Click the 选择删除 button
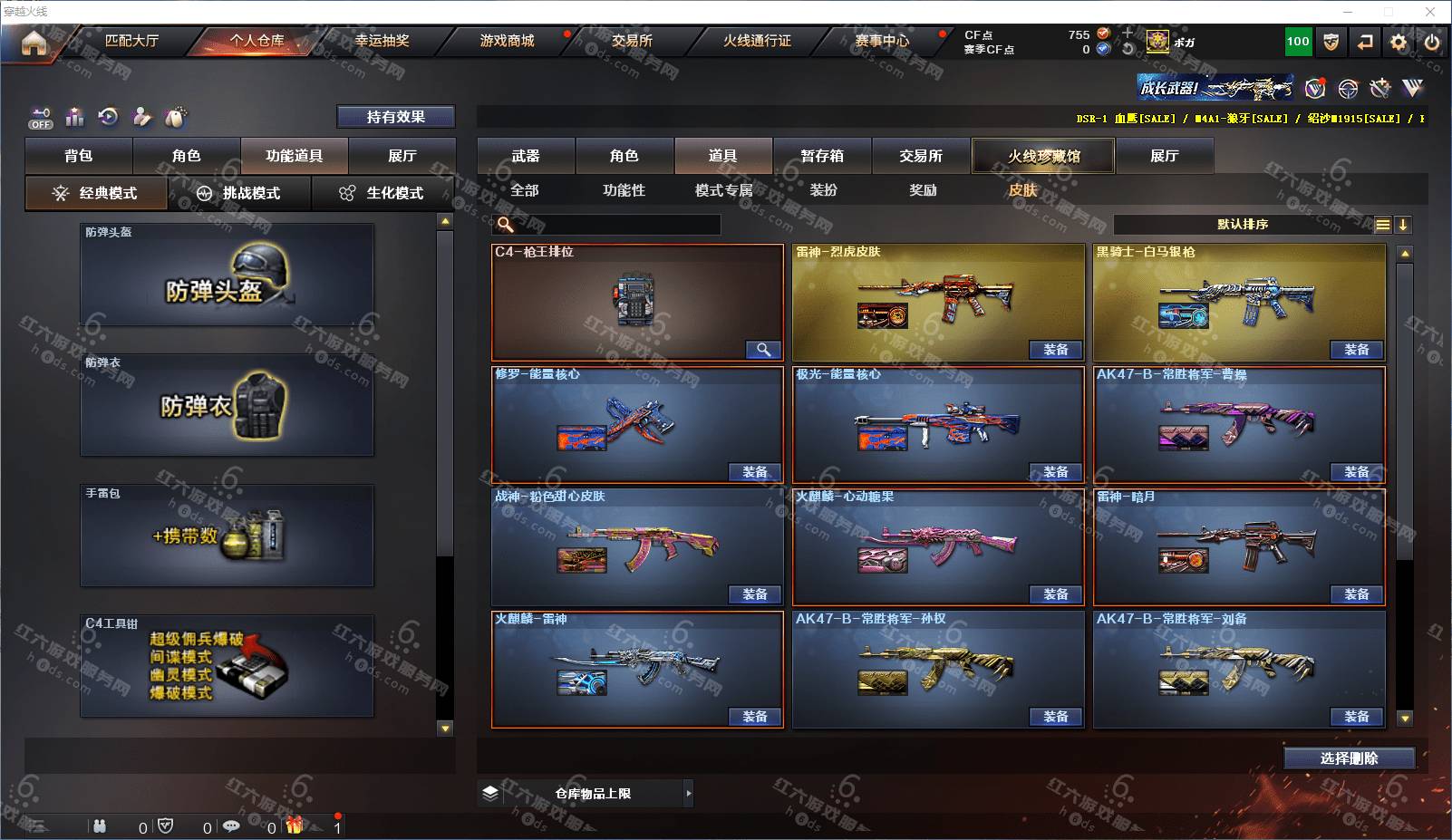The width and height of the screenshot is (1452, 840). tap(1349, 758)
